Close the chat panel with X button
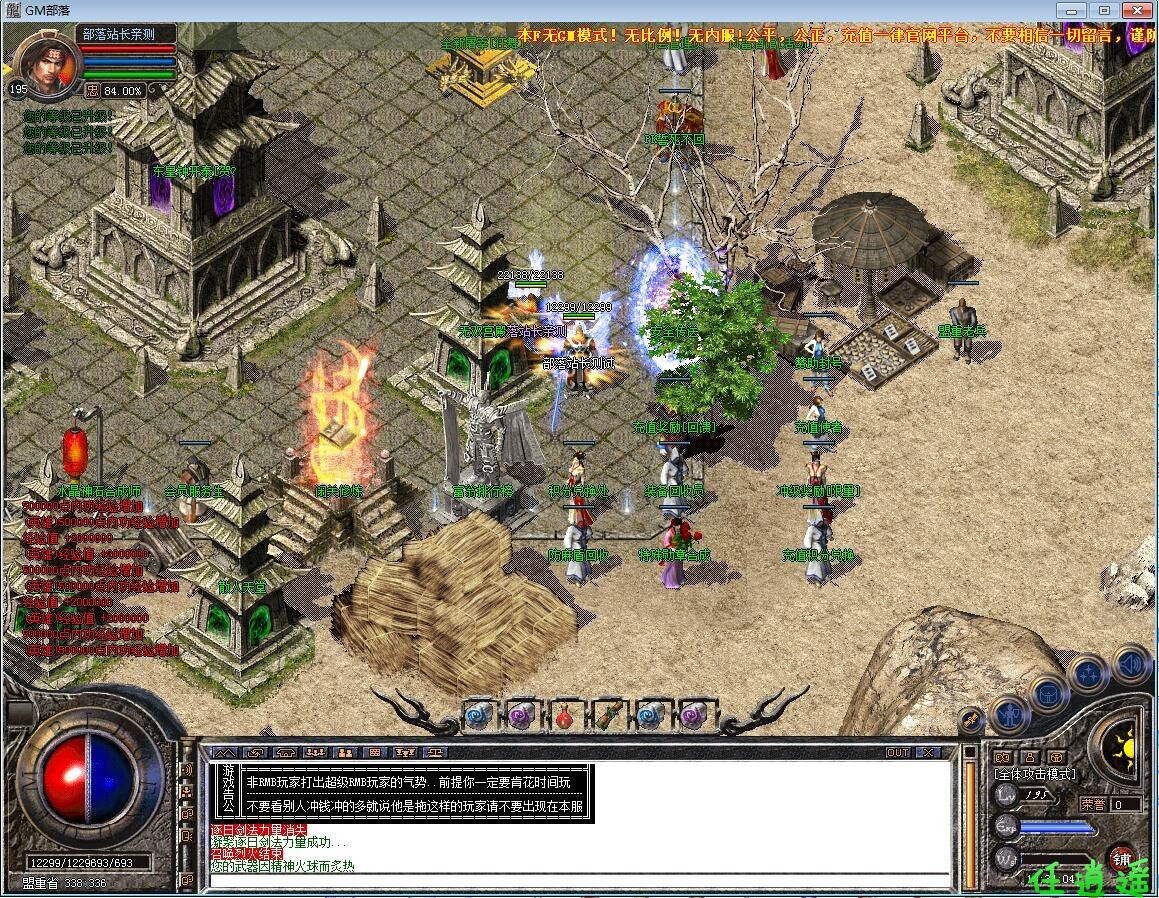Image resolution: width=1159 pixels, height=898 pixels. [929, 752]
